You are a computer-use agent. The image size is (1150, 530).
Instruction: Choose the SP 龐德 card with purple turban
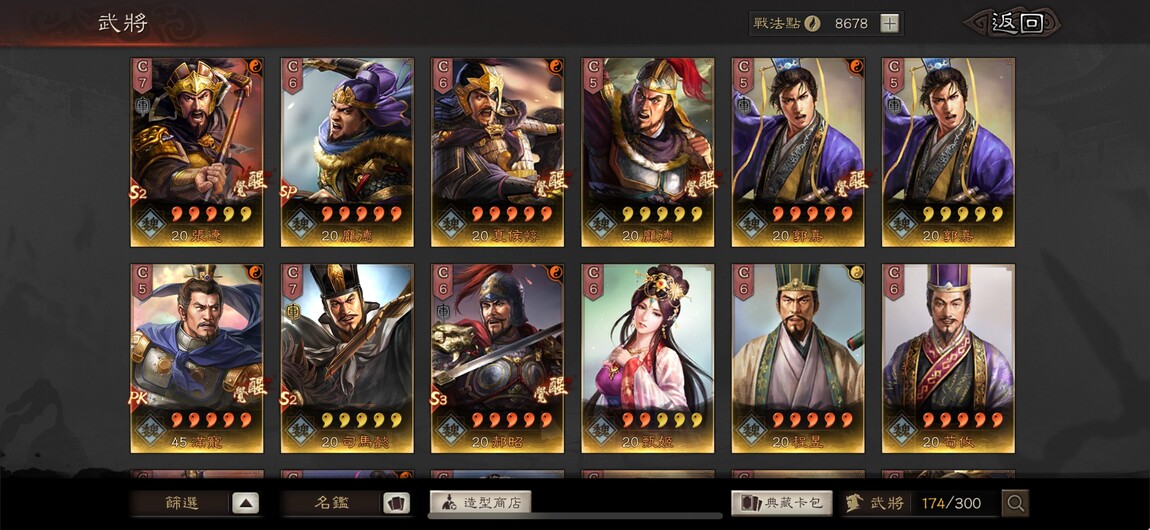tap(347, 152)
